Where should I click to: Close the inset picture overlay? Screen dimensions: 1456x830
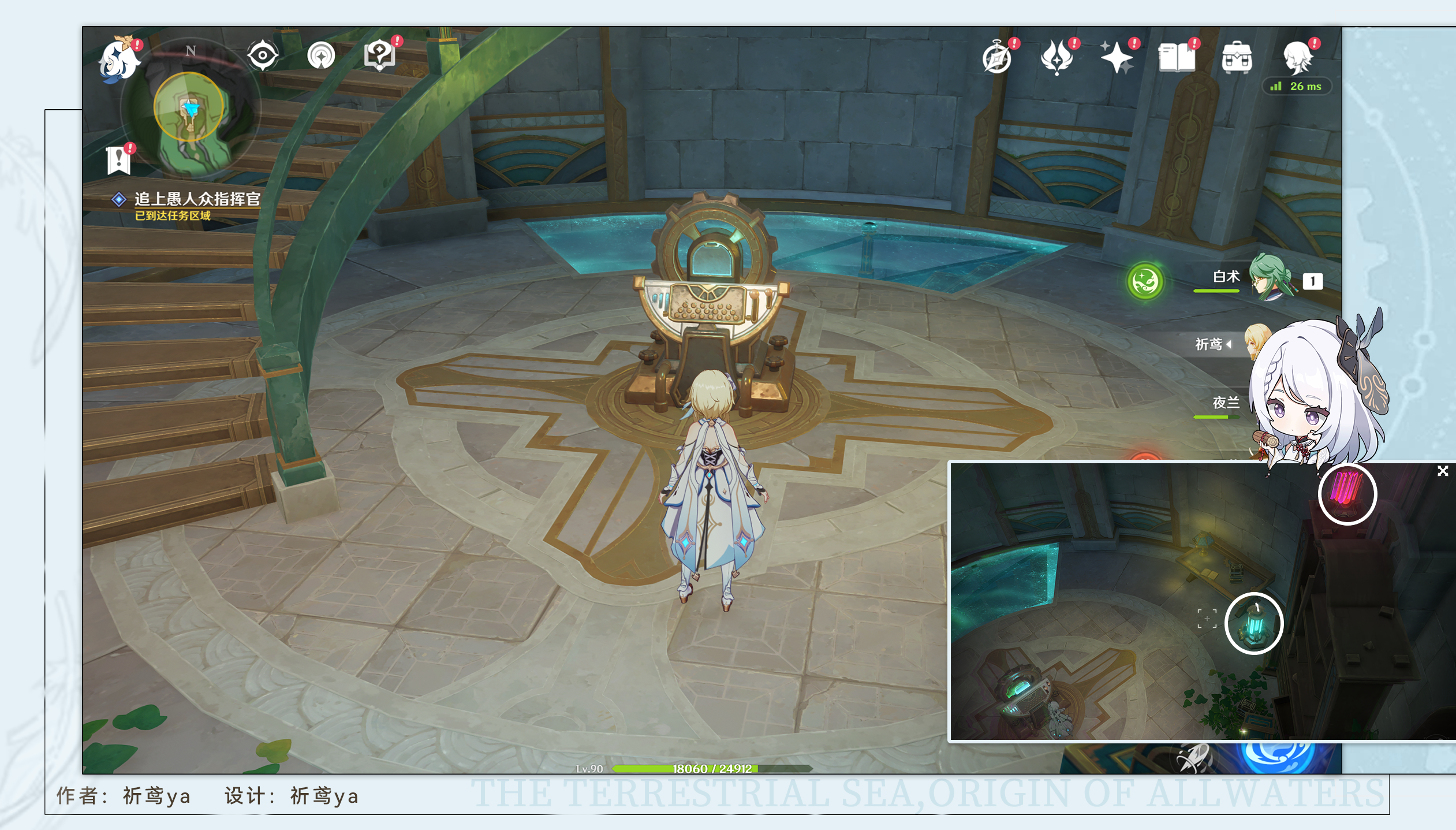(x=1442, y=471)
